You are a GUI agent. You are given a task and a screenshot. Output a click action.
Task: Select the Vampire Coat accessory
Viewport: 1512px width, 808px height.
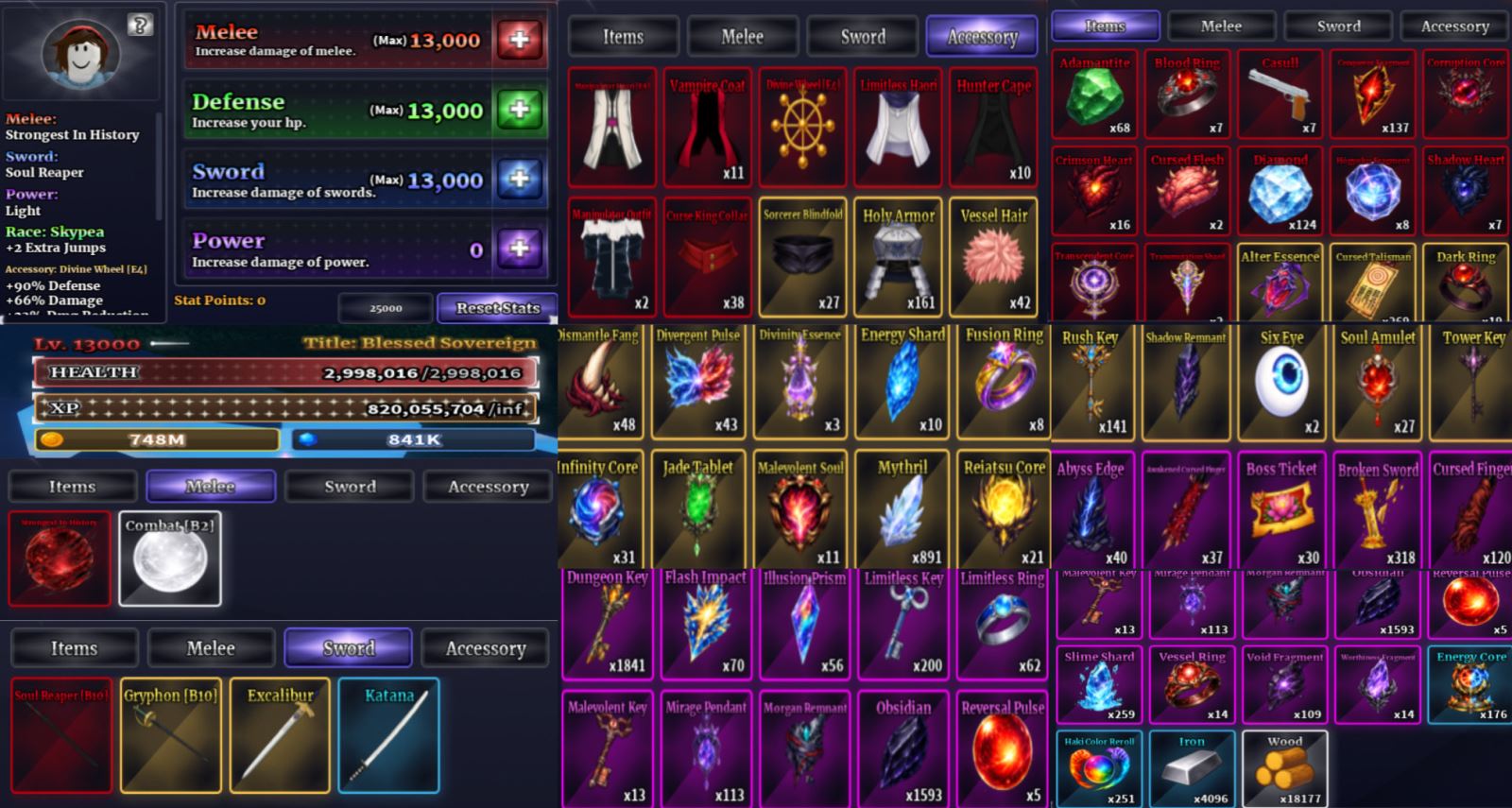tap(707, 127)
